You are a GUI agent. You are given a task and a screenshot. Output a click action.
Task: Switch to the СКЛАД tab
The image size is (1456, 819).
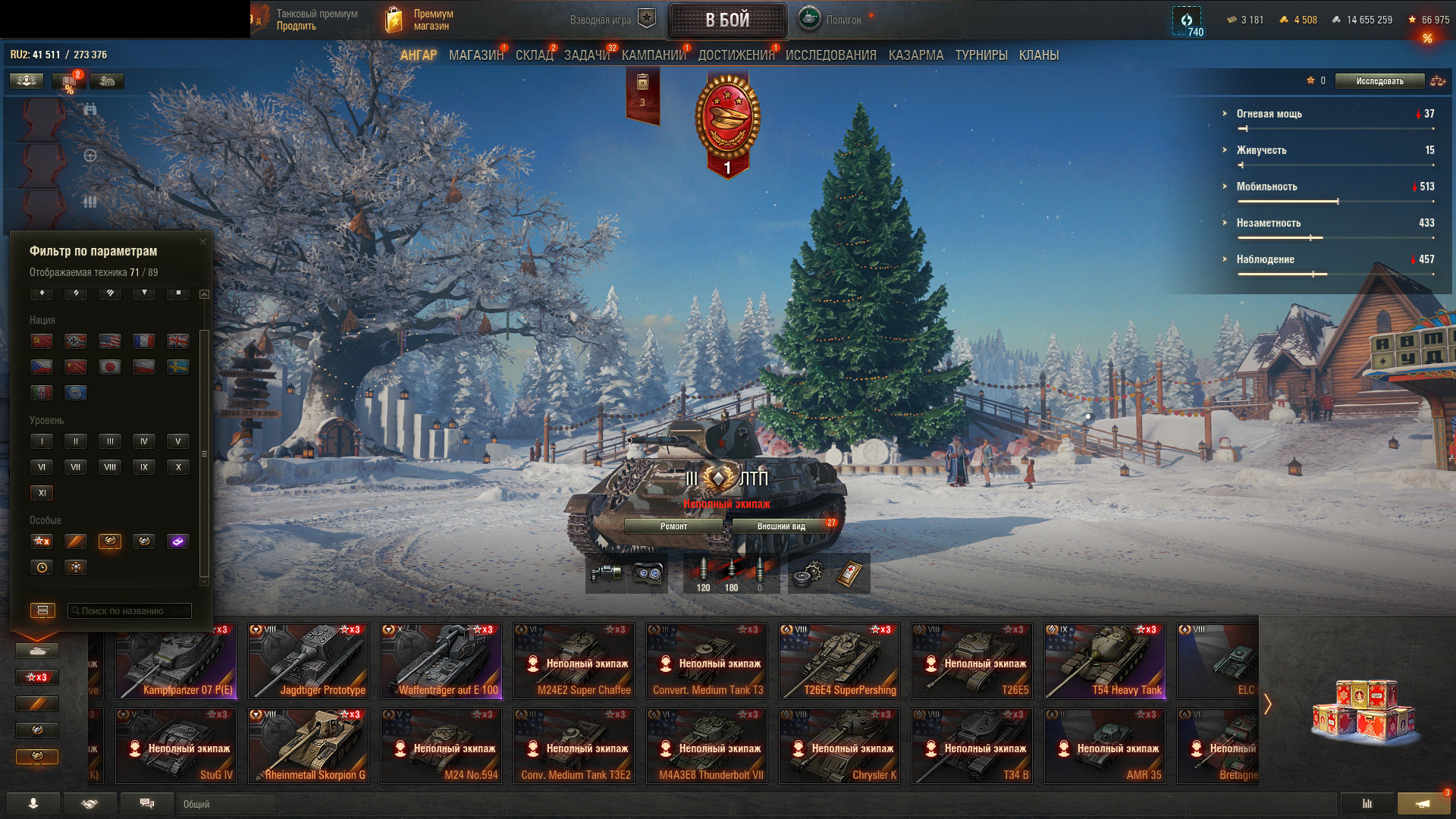[534, 55]
